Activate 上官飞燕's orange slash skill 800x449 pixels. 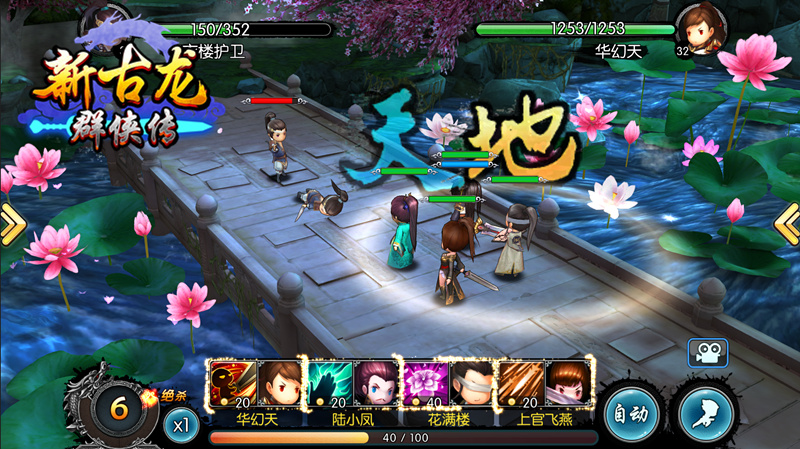click(x=520, y=383)
